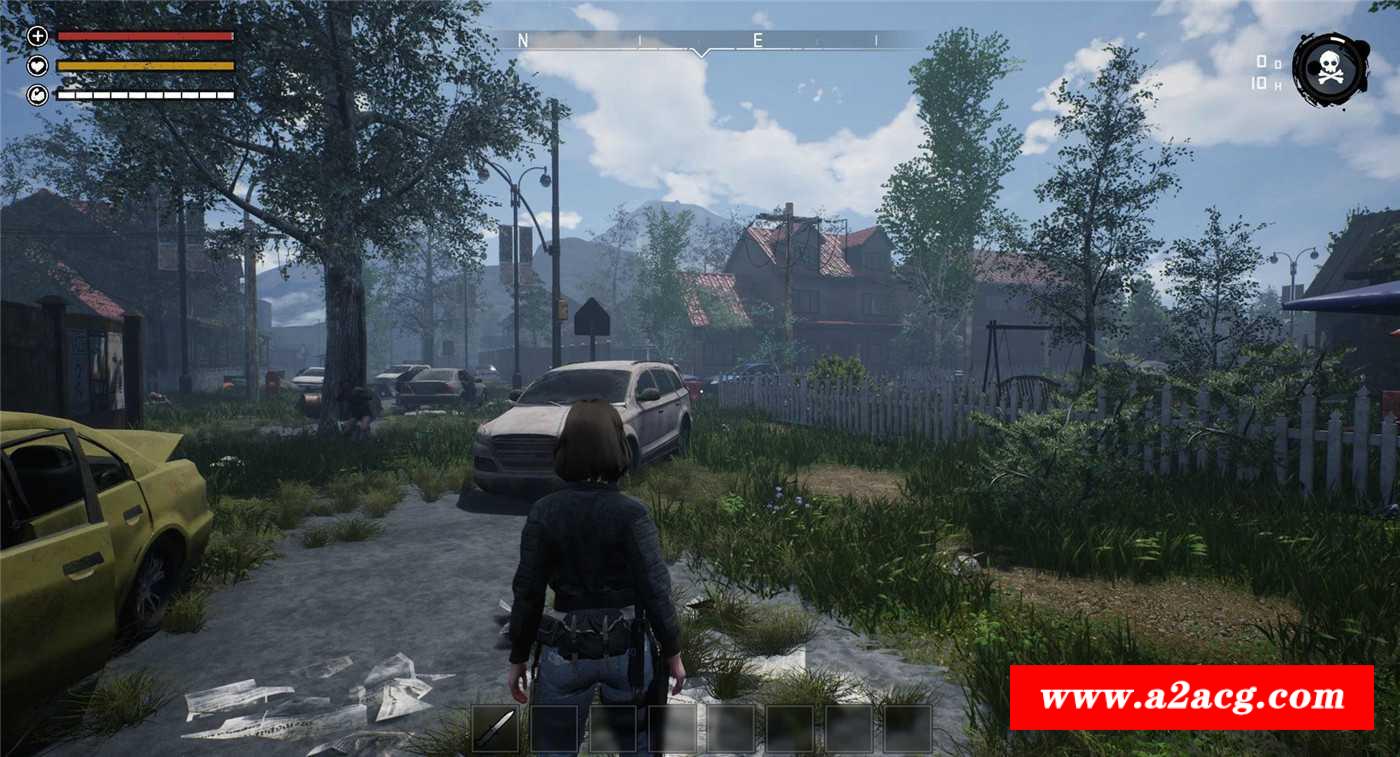Screen dimensions: 1400x757
Task: Click the skull and crossbones emblem
Action: pos(1331,70)
